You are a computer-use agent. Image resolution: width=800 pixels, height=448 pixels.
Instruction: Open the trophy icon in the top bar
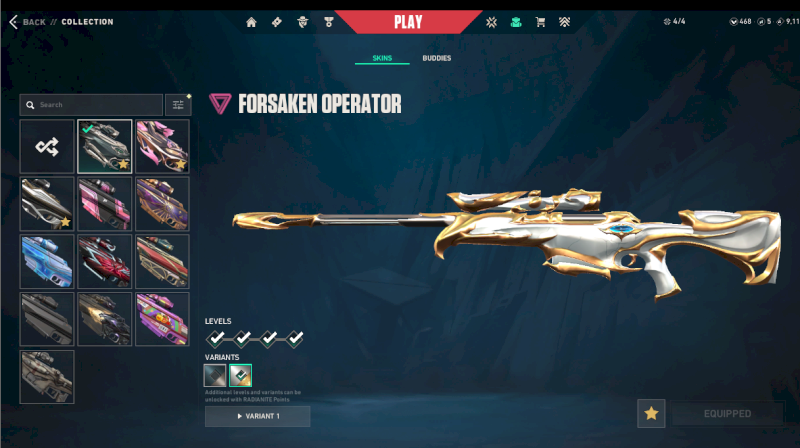pyautogui.click(x=328, y=22)
